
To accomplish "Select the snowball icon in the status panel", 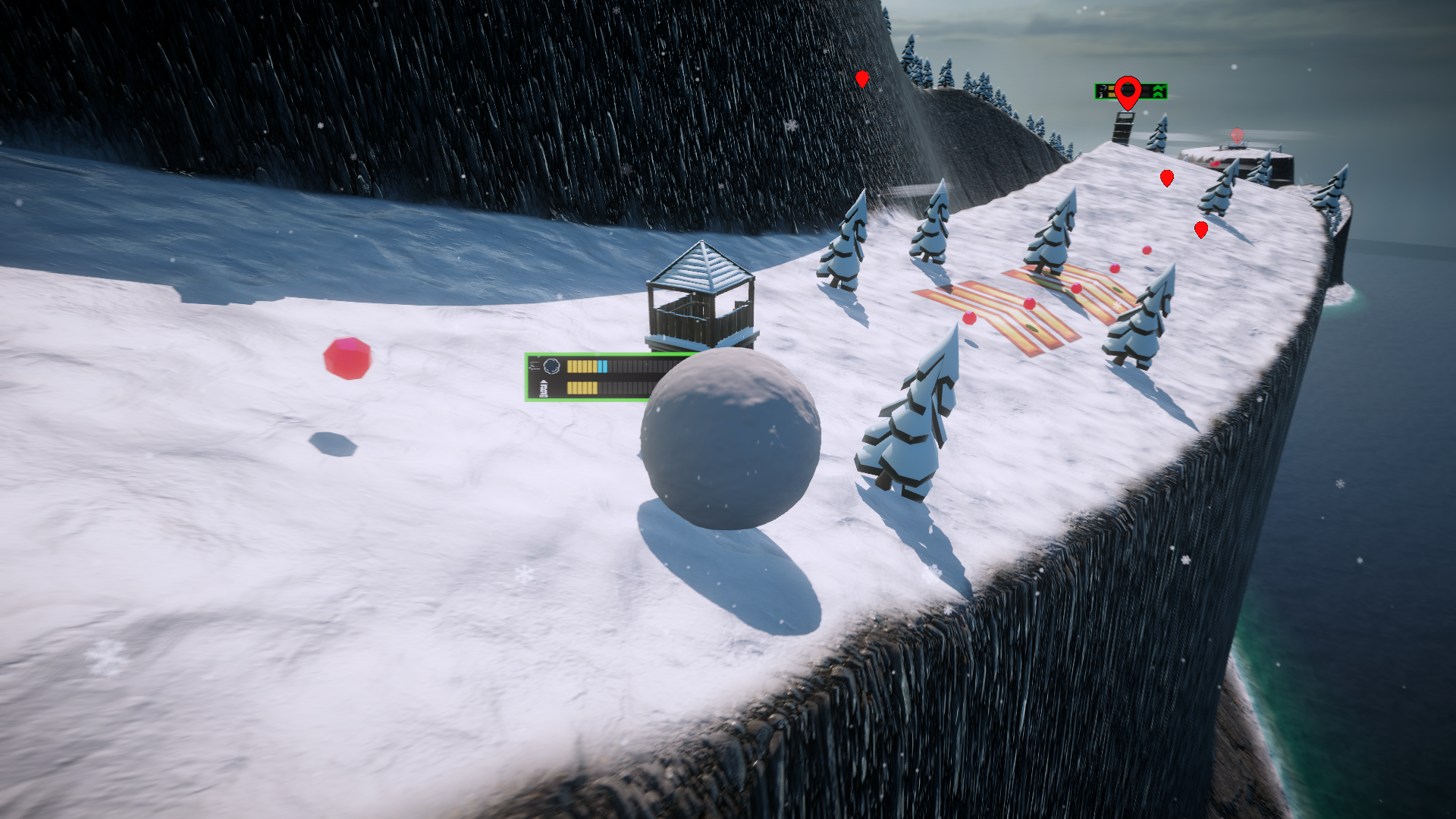I will [551, 366].
